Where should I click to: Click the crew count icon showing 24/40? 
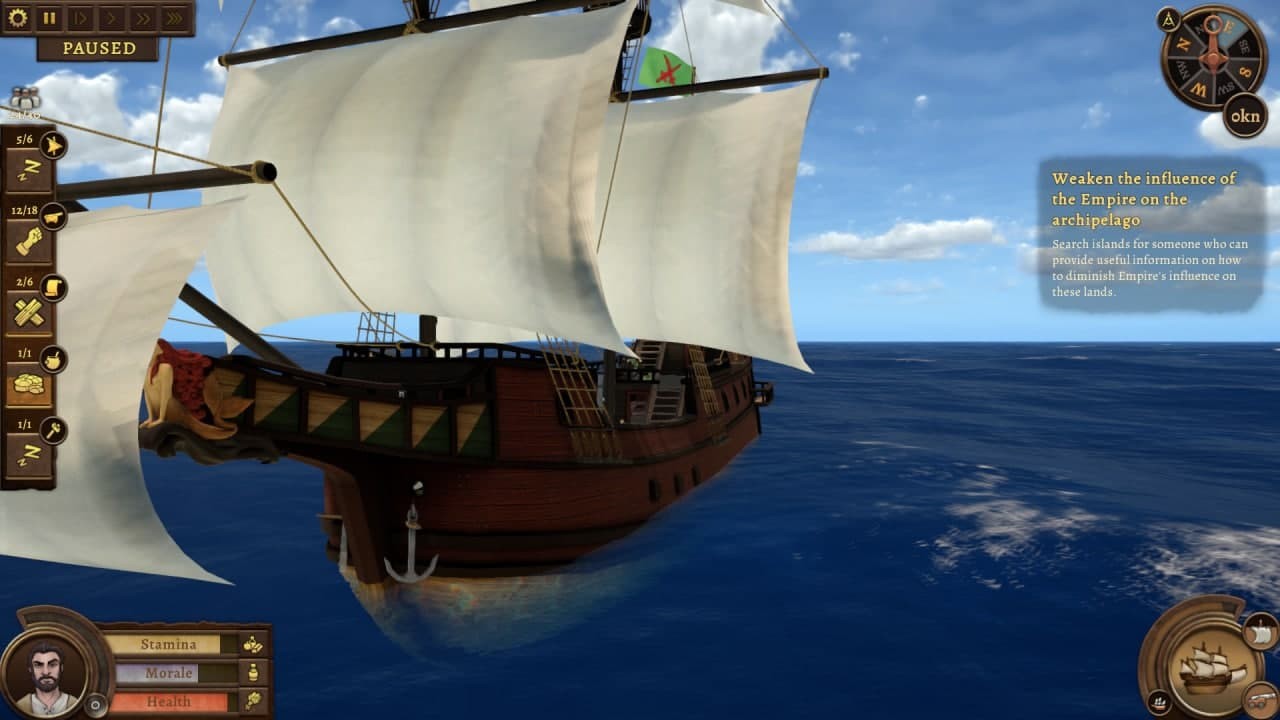tap(27, 100)
